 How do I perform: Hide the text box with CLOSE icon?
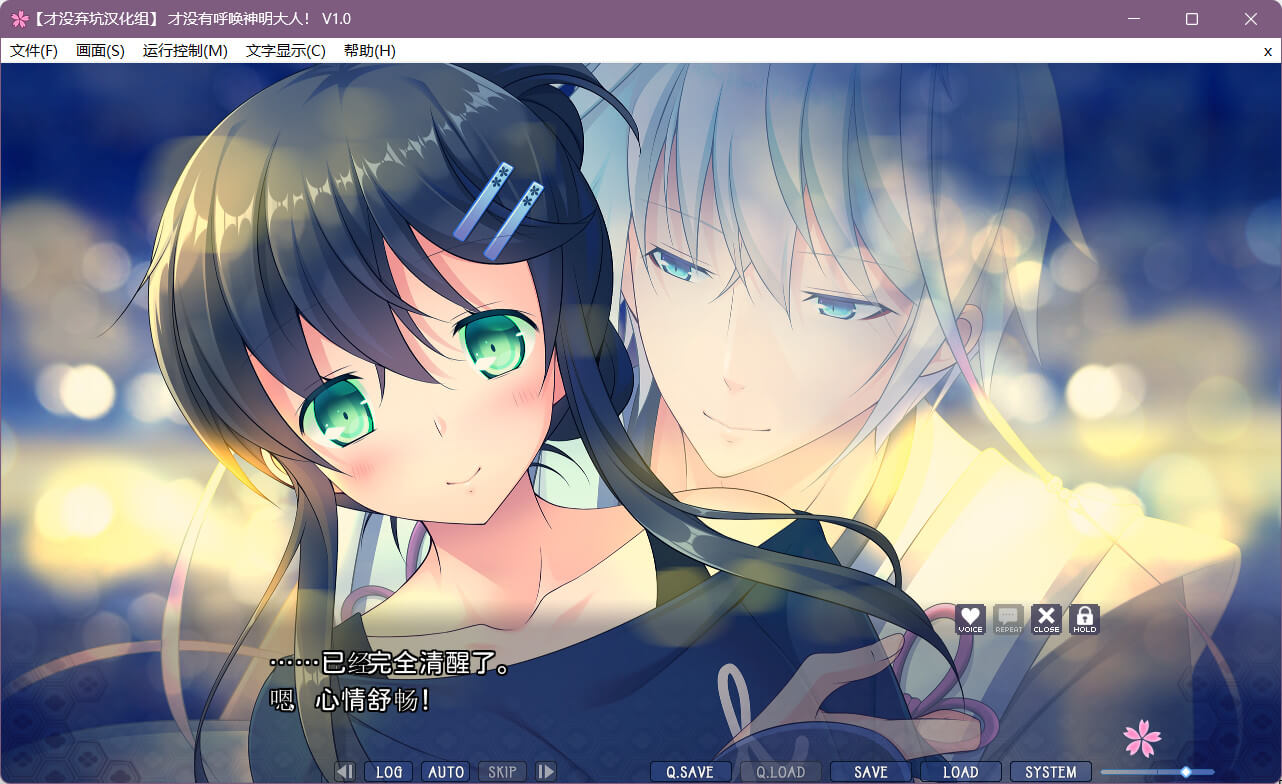click(1046, 619)
